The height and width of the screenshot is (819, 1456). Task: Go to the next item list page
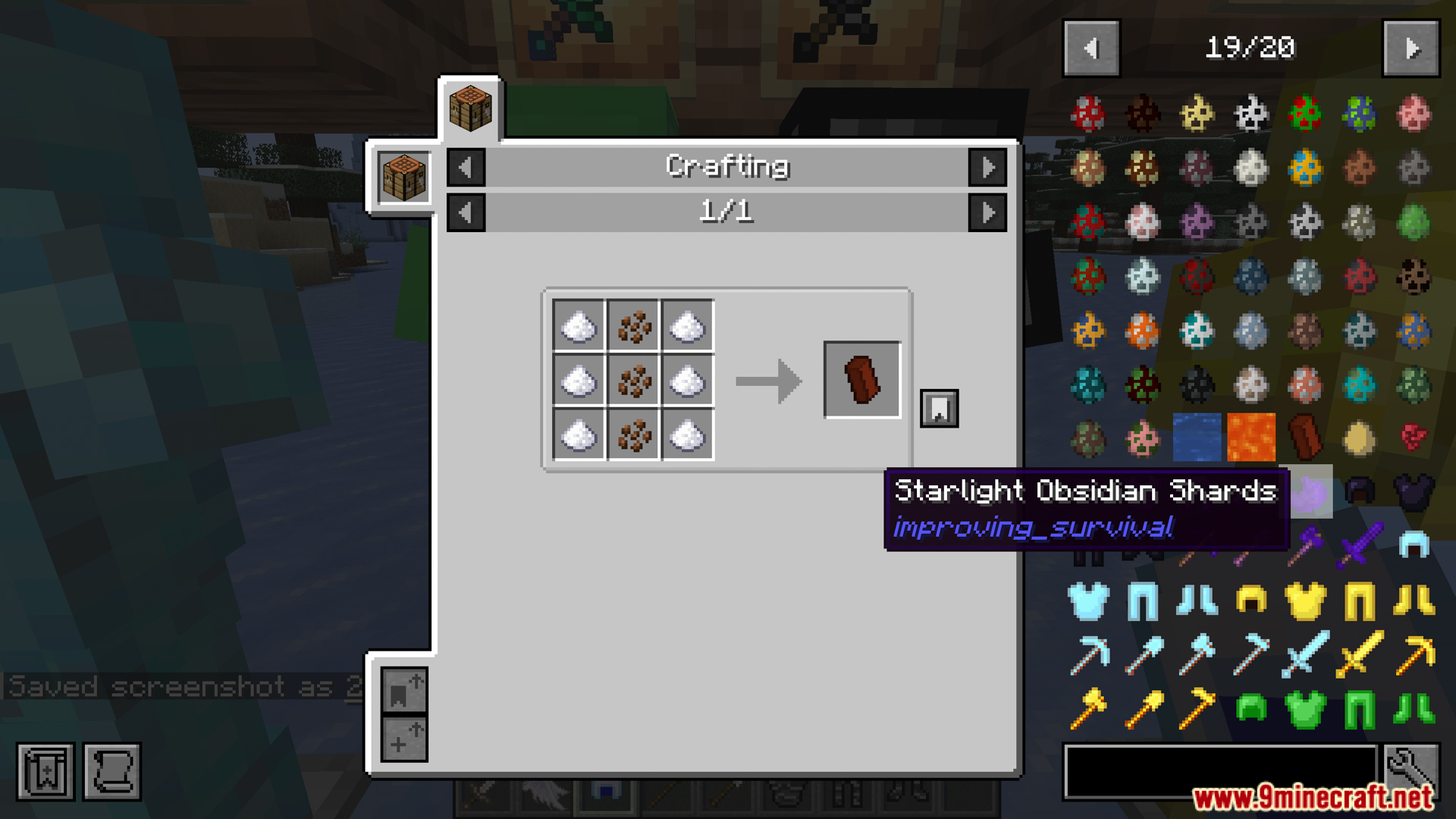[1410, 49]
